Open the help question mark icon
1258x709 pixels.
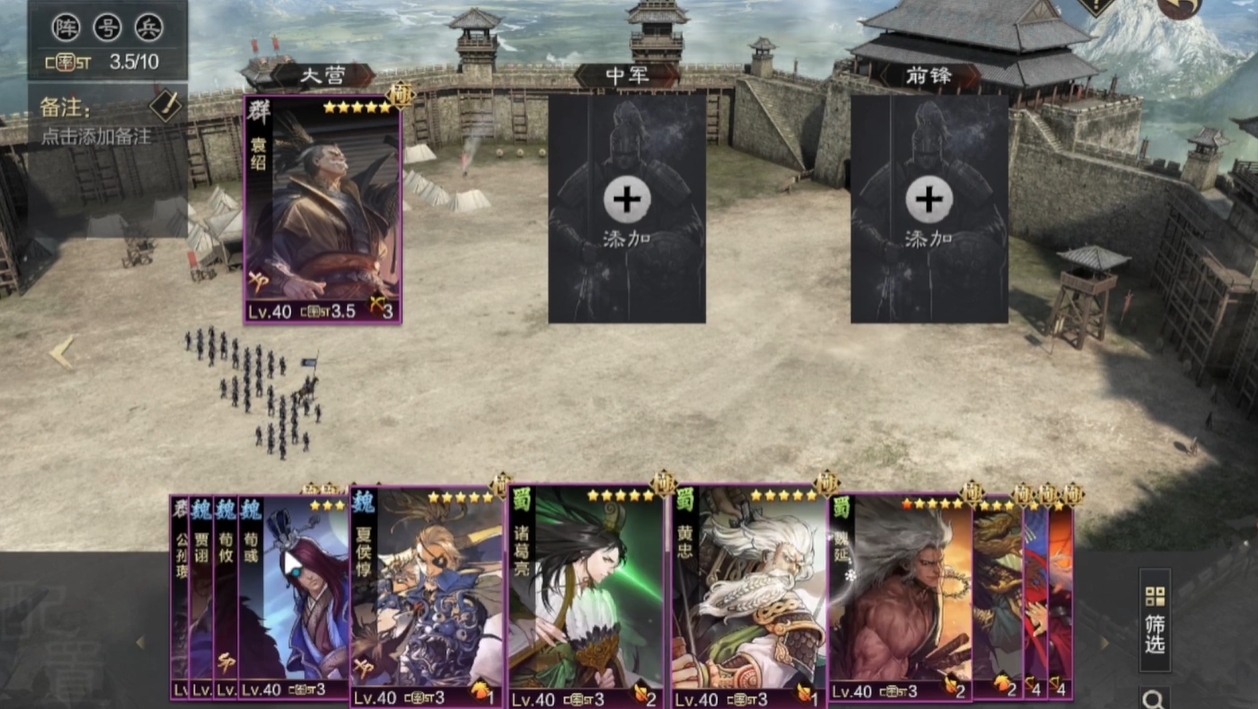pos(1098,6)
